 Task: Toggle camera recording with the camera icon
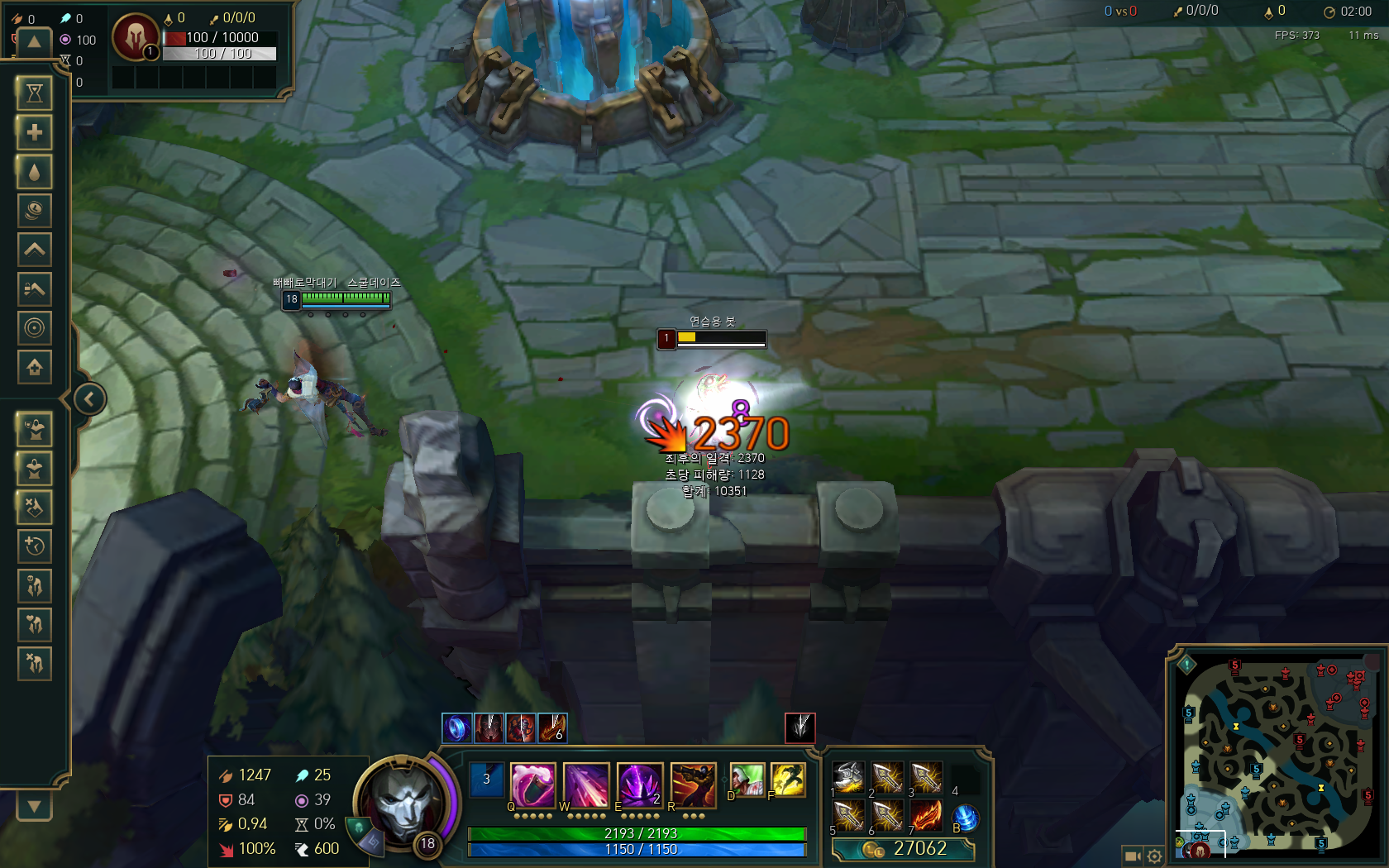(1131, 856)
